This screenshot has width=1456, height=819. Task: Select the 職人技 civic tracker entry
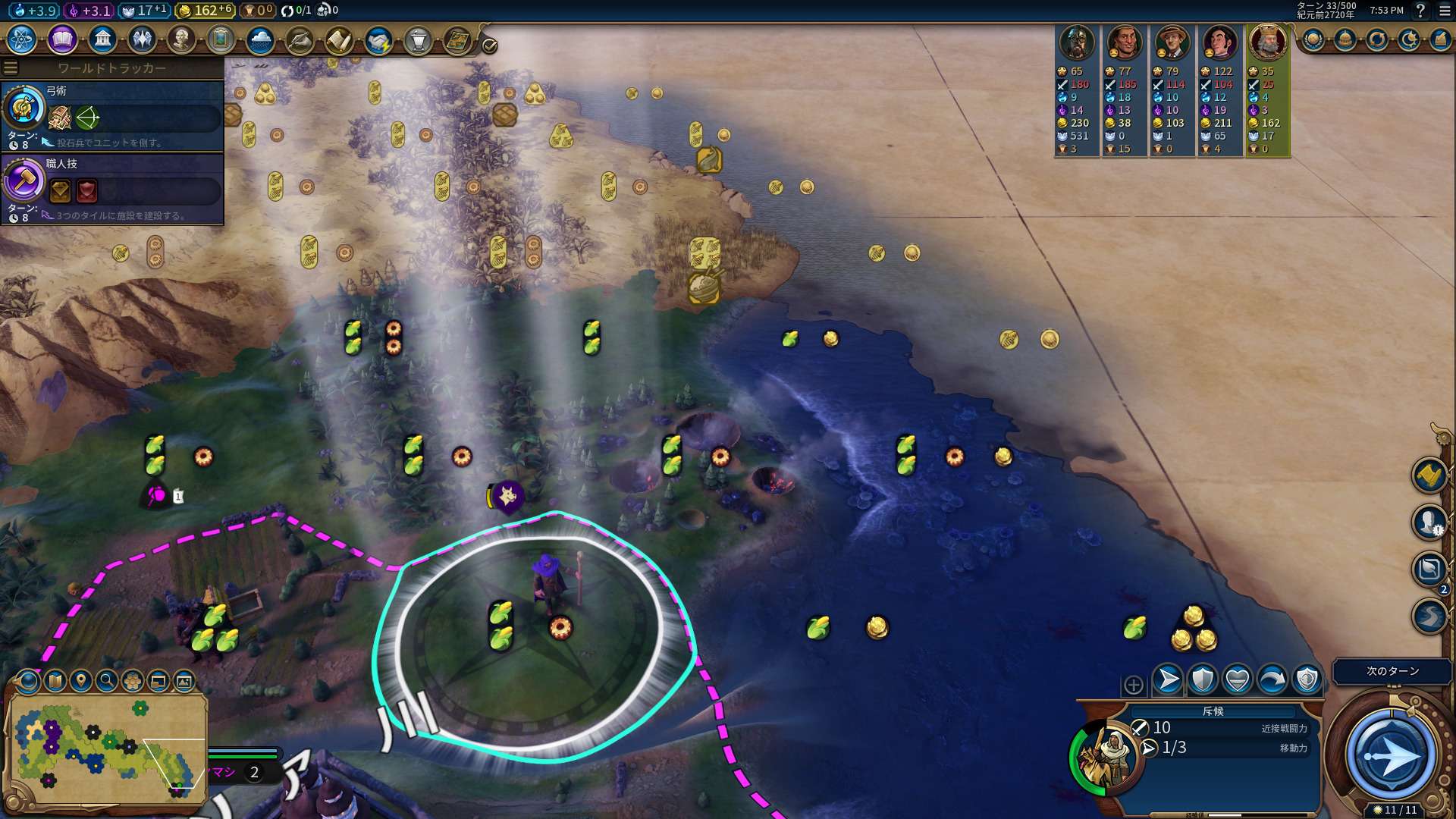click(114, 189)
